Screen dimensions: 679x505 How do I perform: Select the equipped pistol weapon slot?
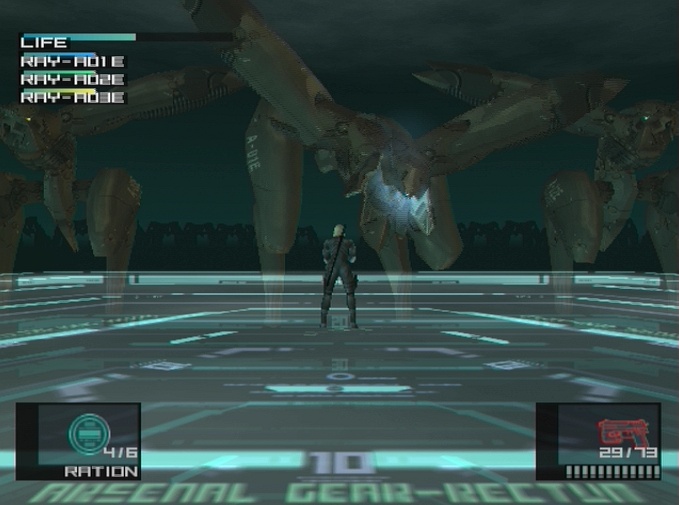pos(598,441)
